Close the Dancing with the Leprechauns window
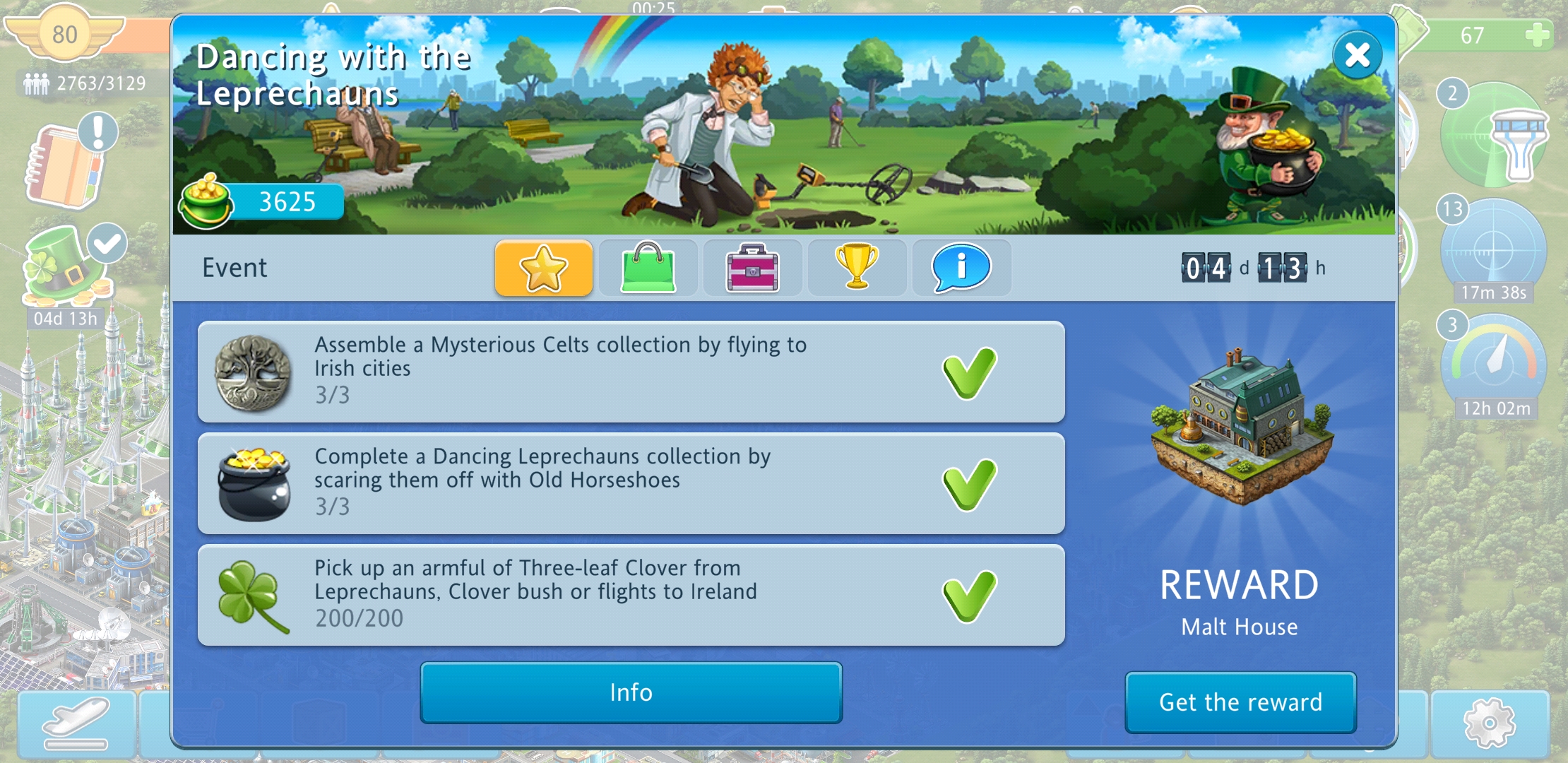The width and height of the screenshot is (1568, 763). tap(1357, 55)
